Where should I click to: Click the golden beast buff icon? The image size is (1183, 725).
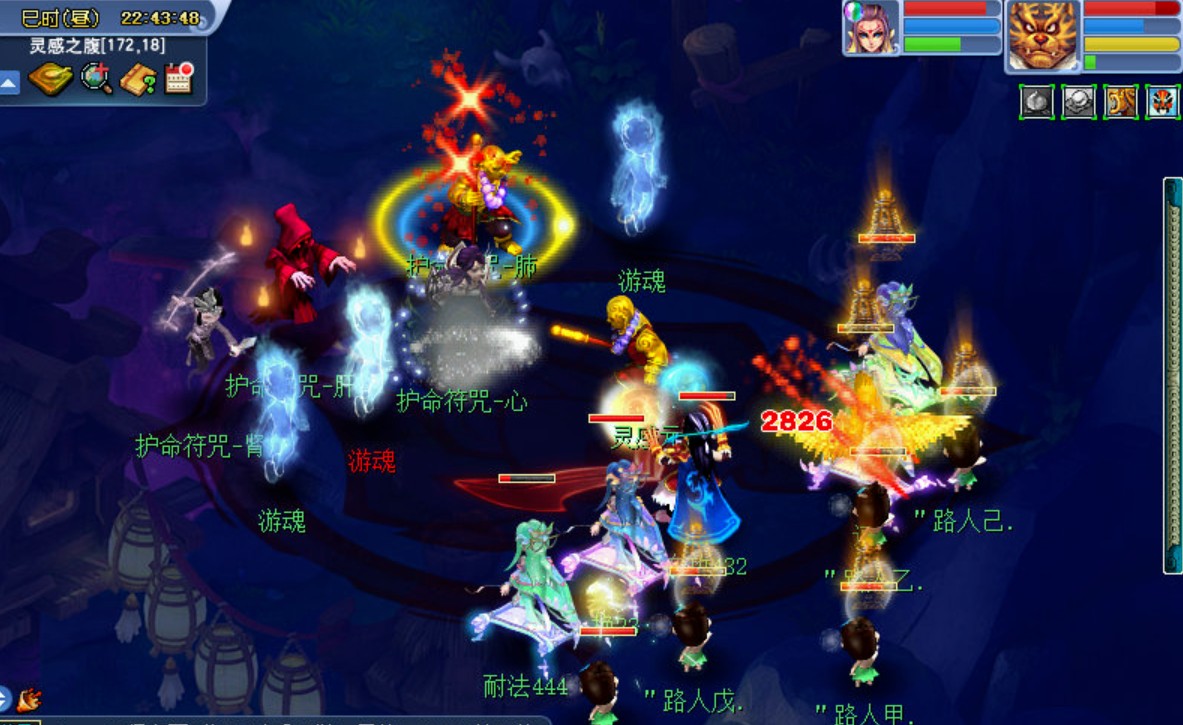[x=1120, y=102]
